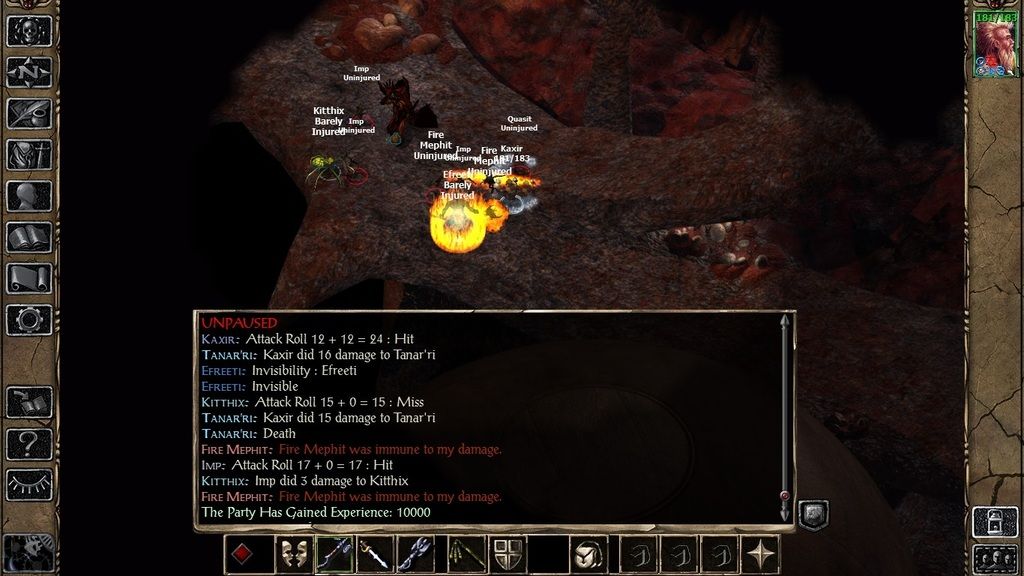
Task: Click the message log scrollbar
Action: point(785,410)
